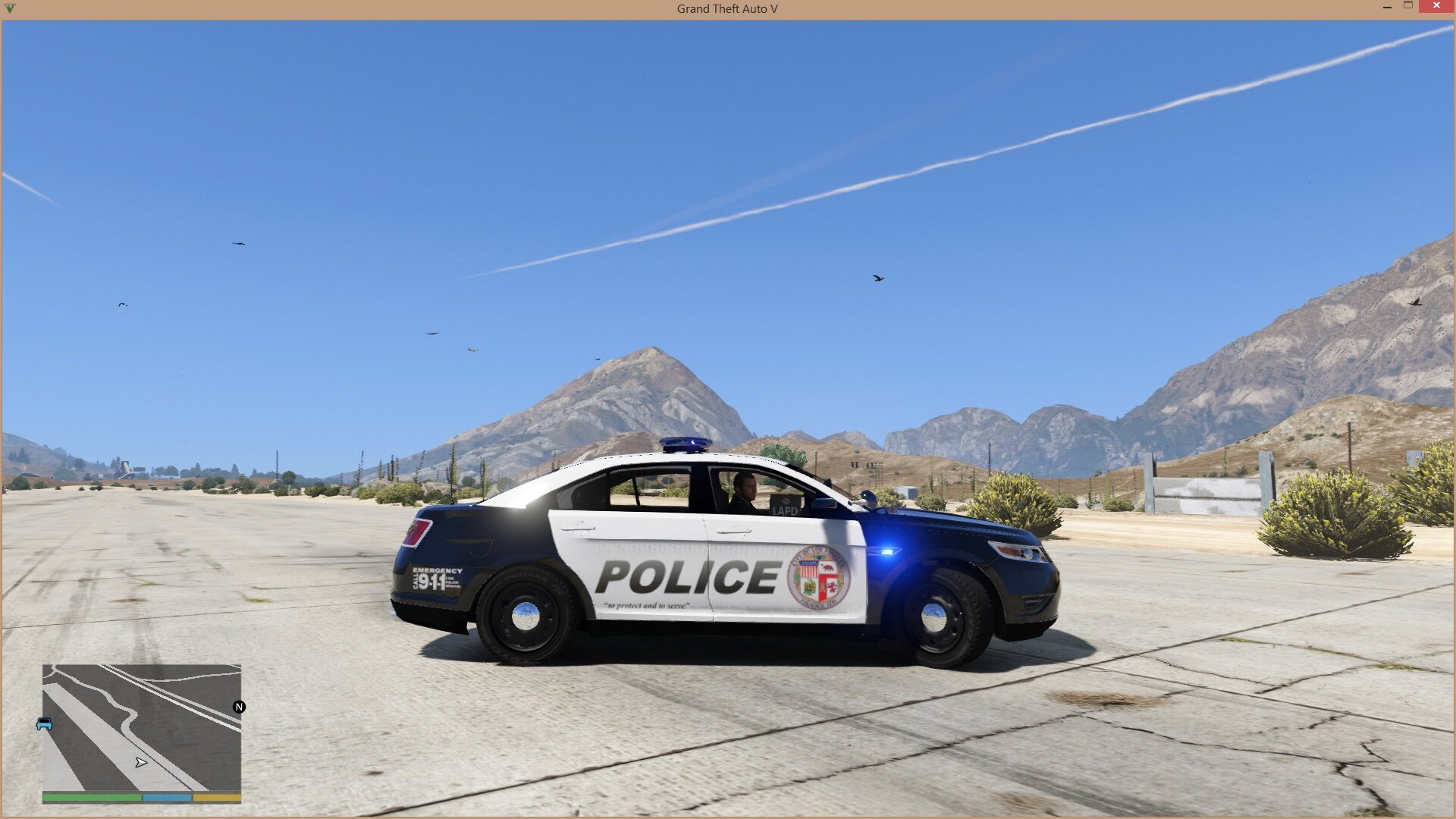Screen dimensions: 1456x819
Task: Click the north compass marker on minimap
Action: coord(239,707)
